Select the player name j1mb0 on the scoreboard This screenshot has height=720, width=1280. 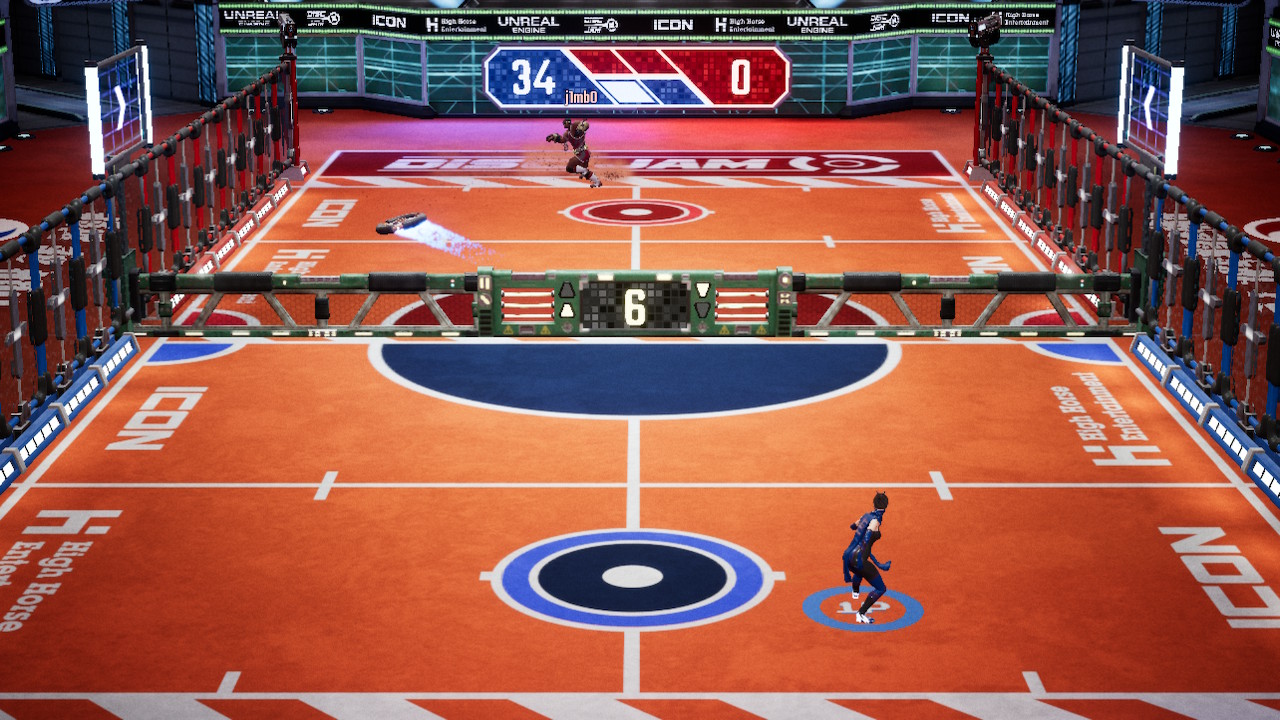pyautogui.click(x=580, y=95)
